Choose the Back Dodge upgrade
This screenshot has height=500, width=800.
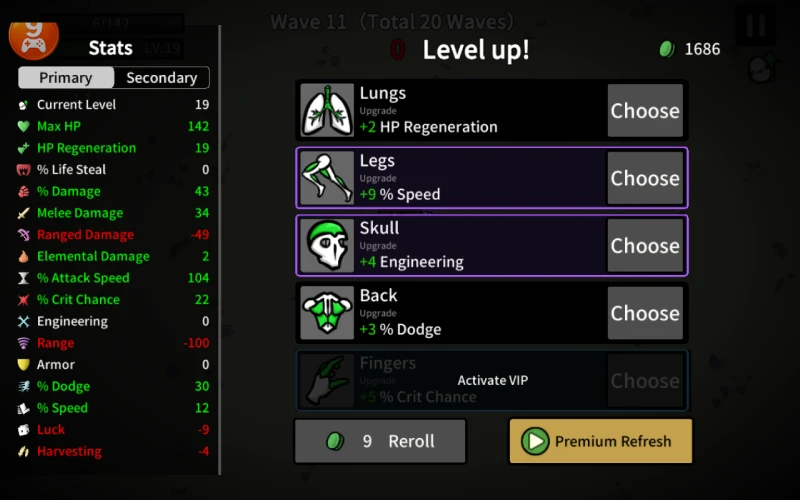[645, 313]
